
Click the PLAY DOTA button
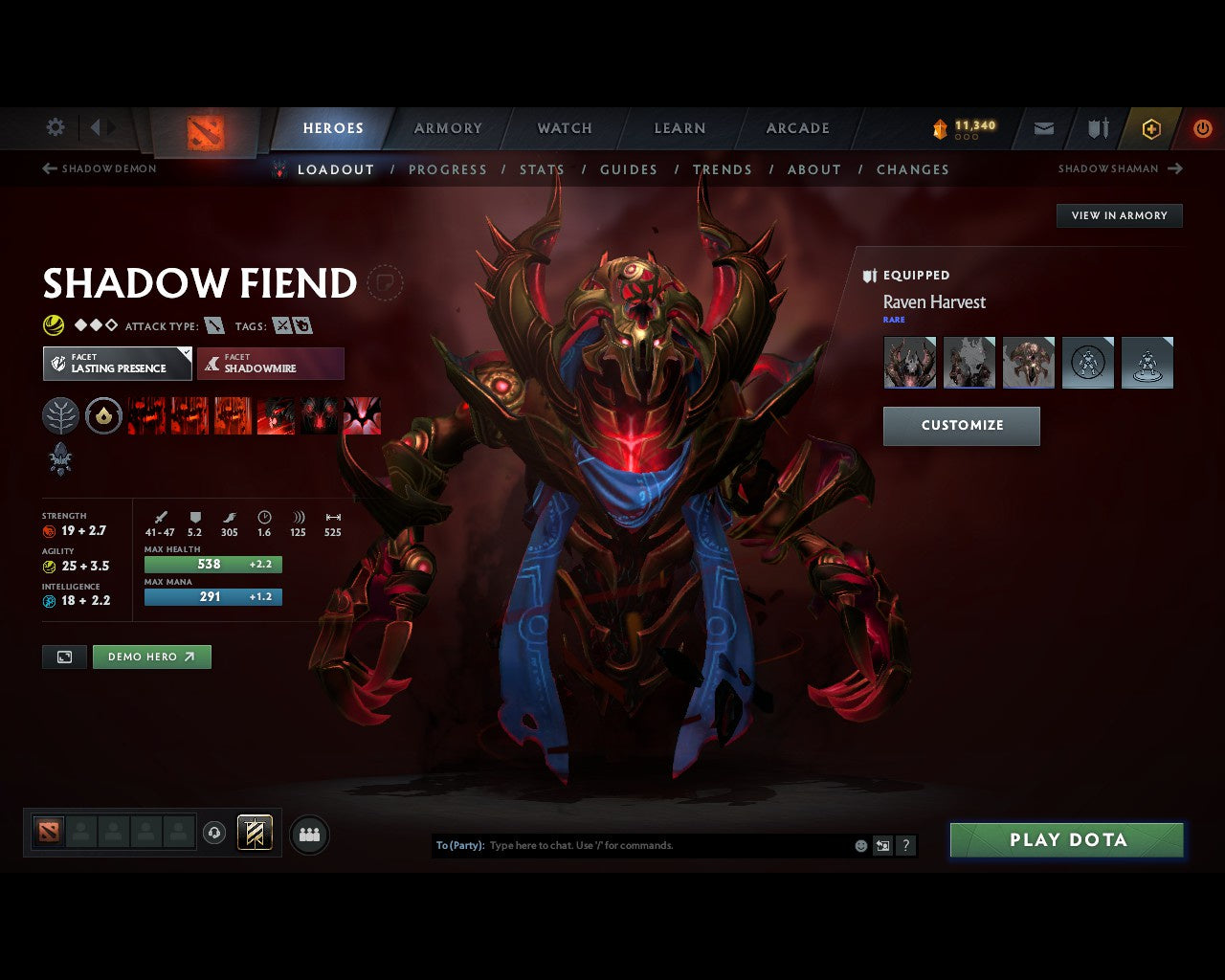coord(1066,839)
